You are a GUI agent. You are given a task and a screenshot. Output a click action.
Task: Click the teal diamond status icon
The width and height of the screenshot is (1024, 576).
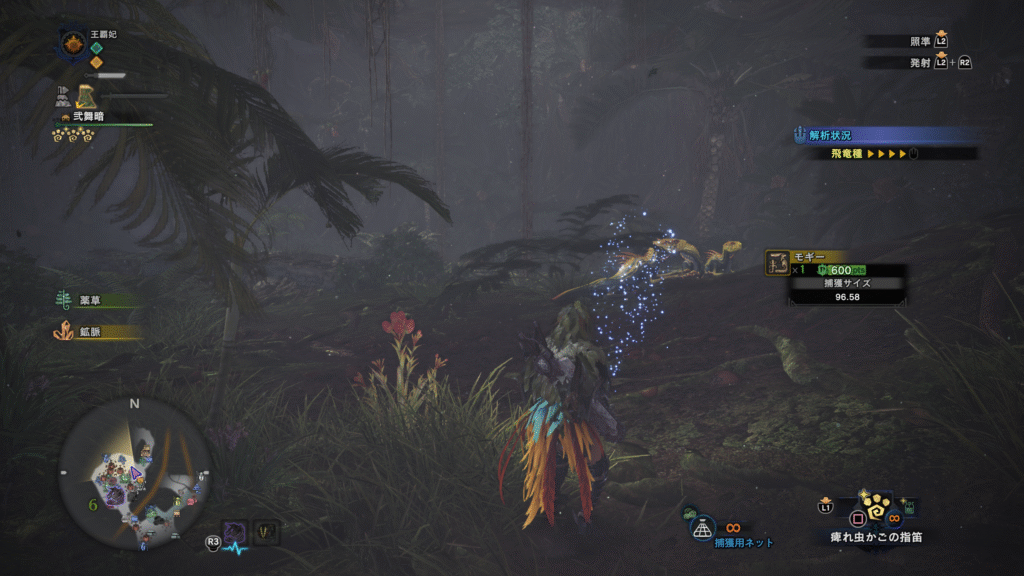(96, 47)
